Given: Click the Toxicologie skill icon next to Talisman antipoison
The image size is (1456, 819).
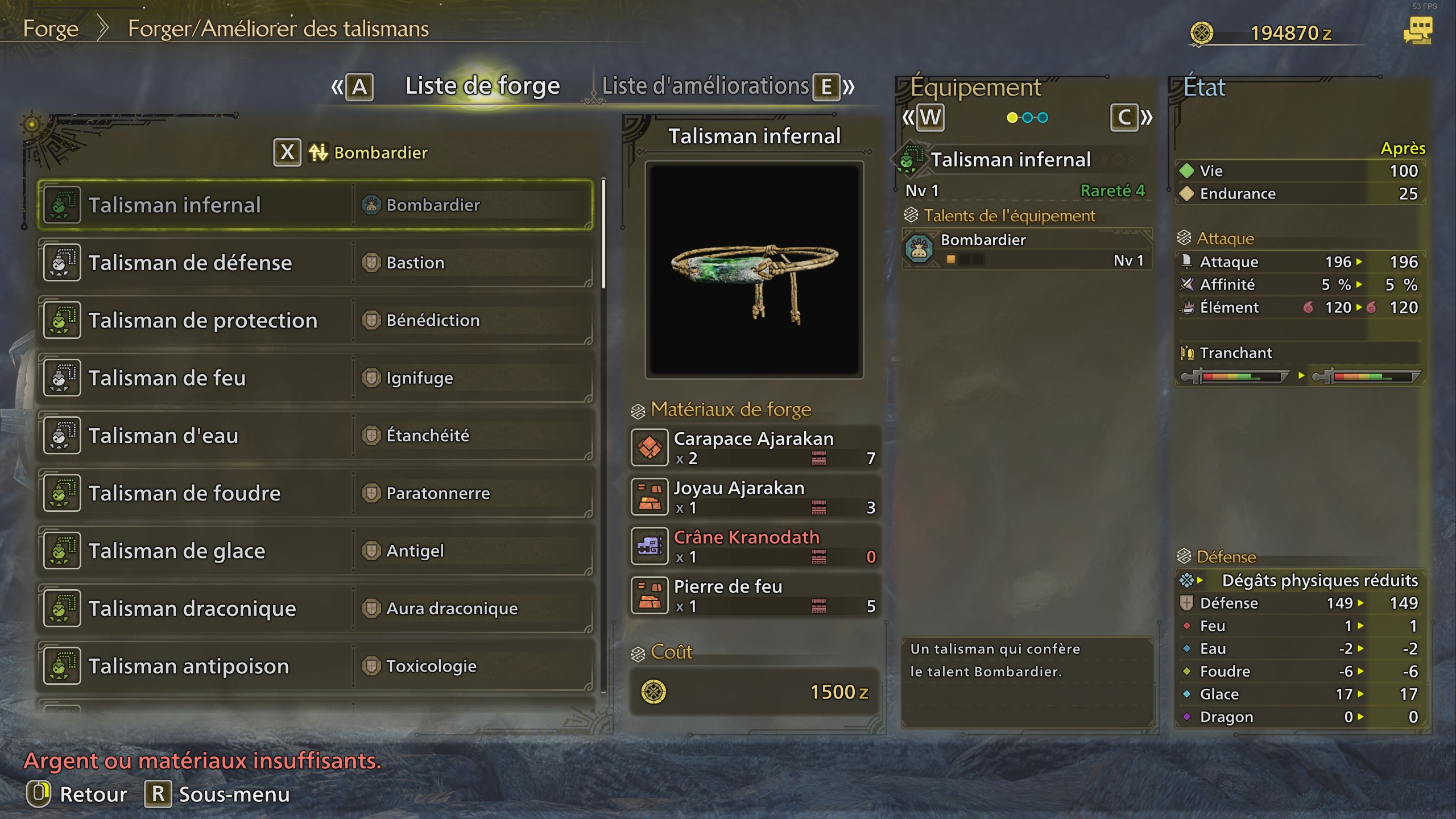Looking at the screenshot, I should click(370, 665).
